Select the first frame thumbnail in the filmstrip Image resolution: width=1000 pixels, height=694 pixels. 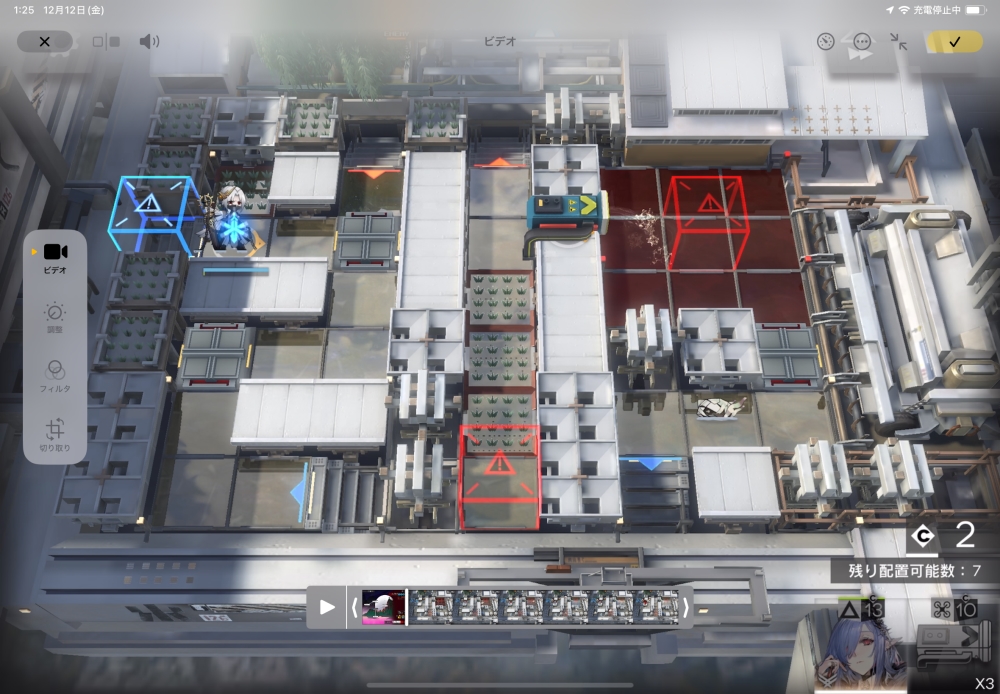coord(383,607)
